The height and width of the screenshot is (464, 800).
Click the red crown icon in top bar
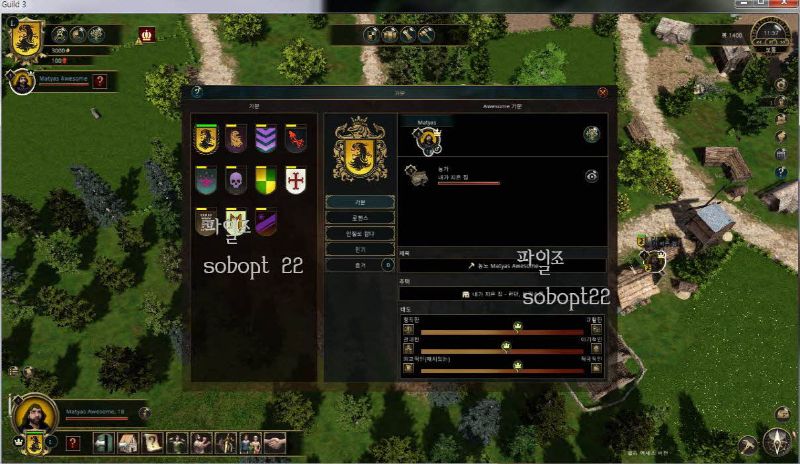[x=147, y=35]
